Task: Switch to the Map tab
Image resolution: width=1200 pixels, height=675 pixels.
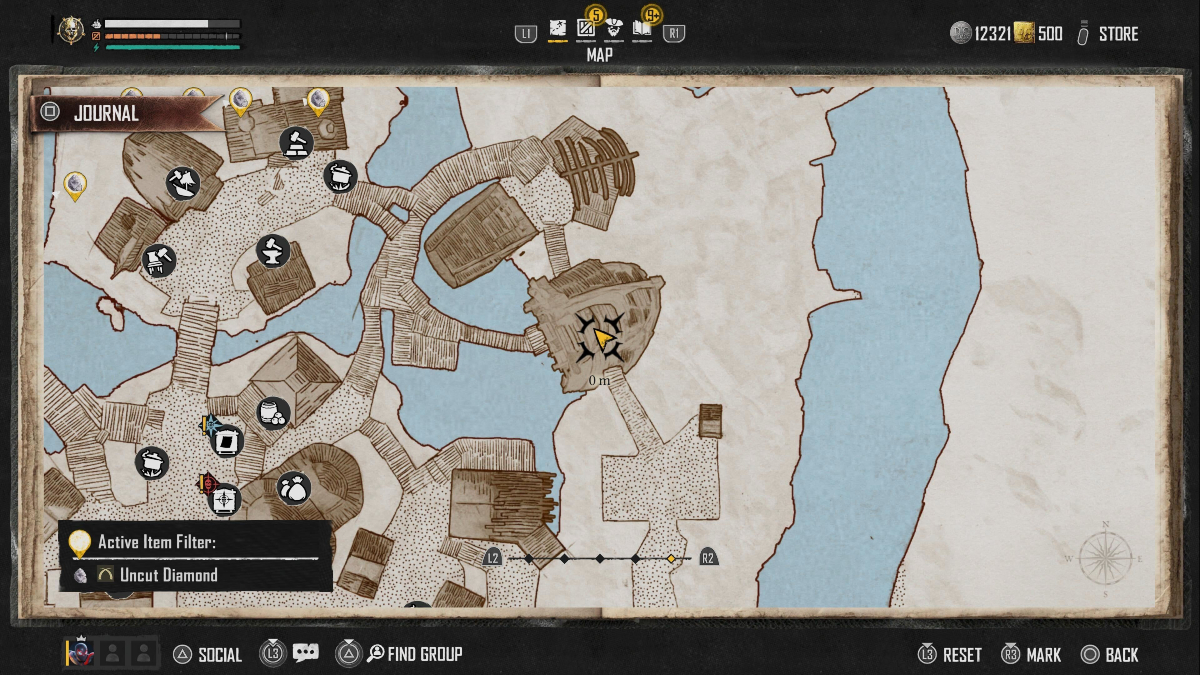Action: (557, 31)
